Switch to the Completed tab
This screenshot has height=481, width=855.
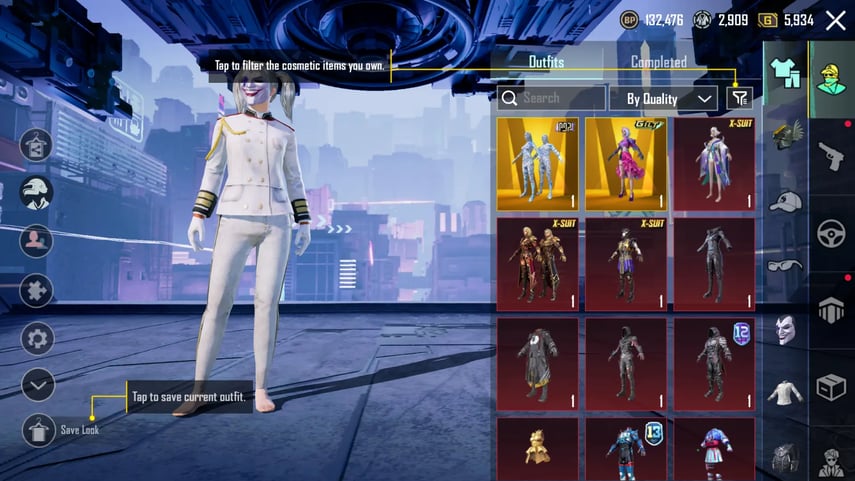coord(658,62)
